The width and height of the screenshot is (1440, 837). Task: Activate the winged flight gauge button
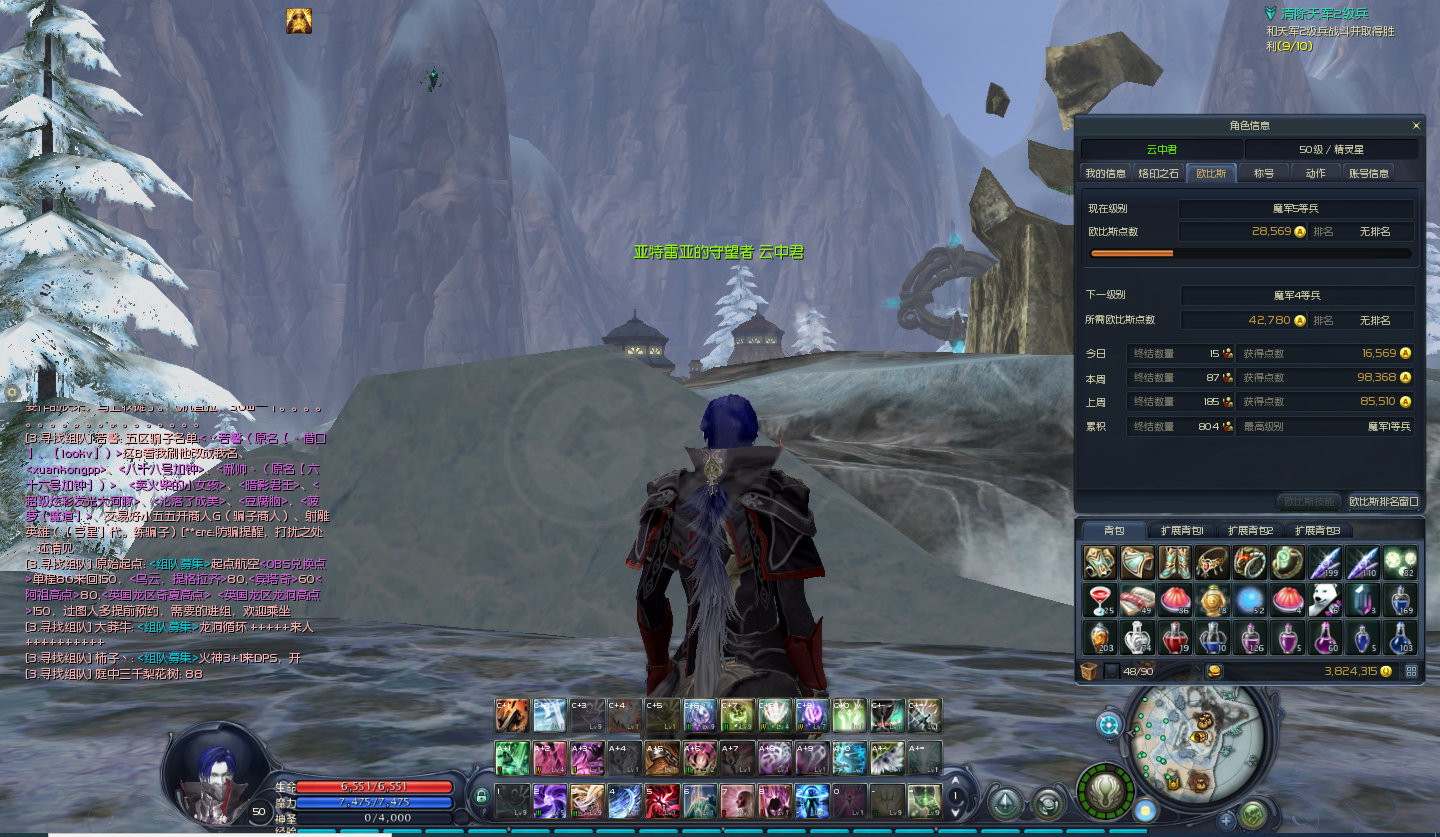click(x=1105, y=790)
